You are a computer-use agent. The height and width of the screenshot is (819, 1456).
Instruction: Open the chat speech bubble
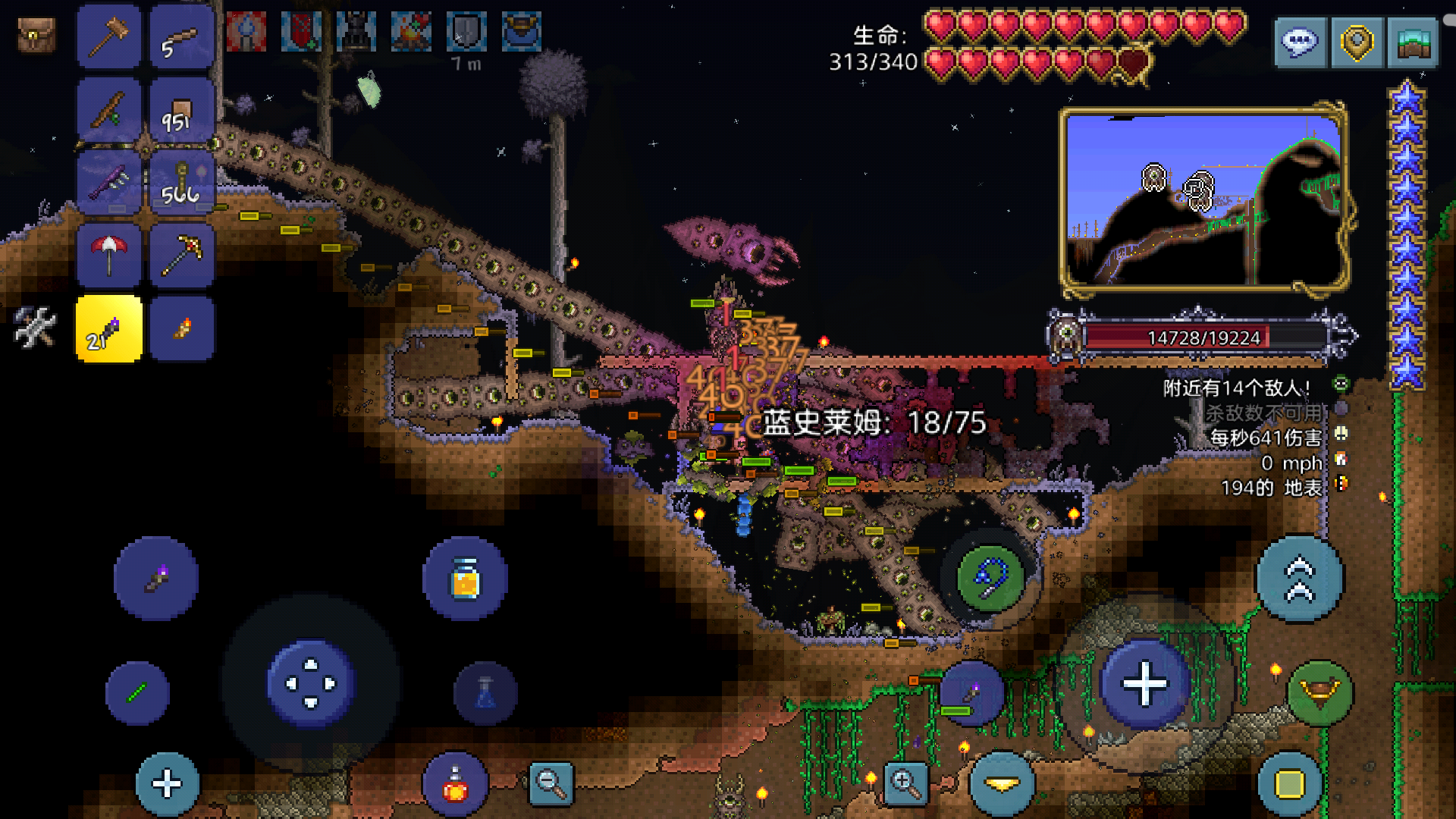click(x=1300, y=42)
